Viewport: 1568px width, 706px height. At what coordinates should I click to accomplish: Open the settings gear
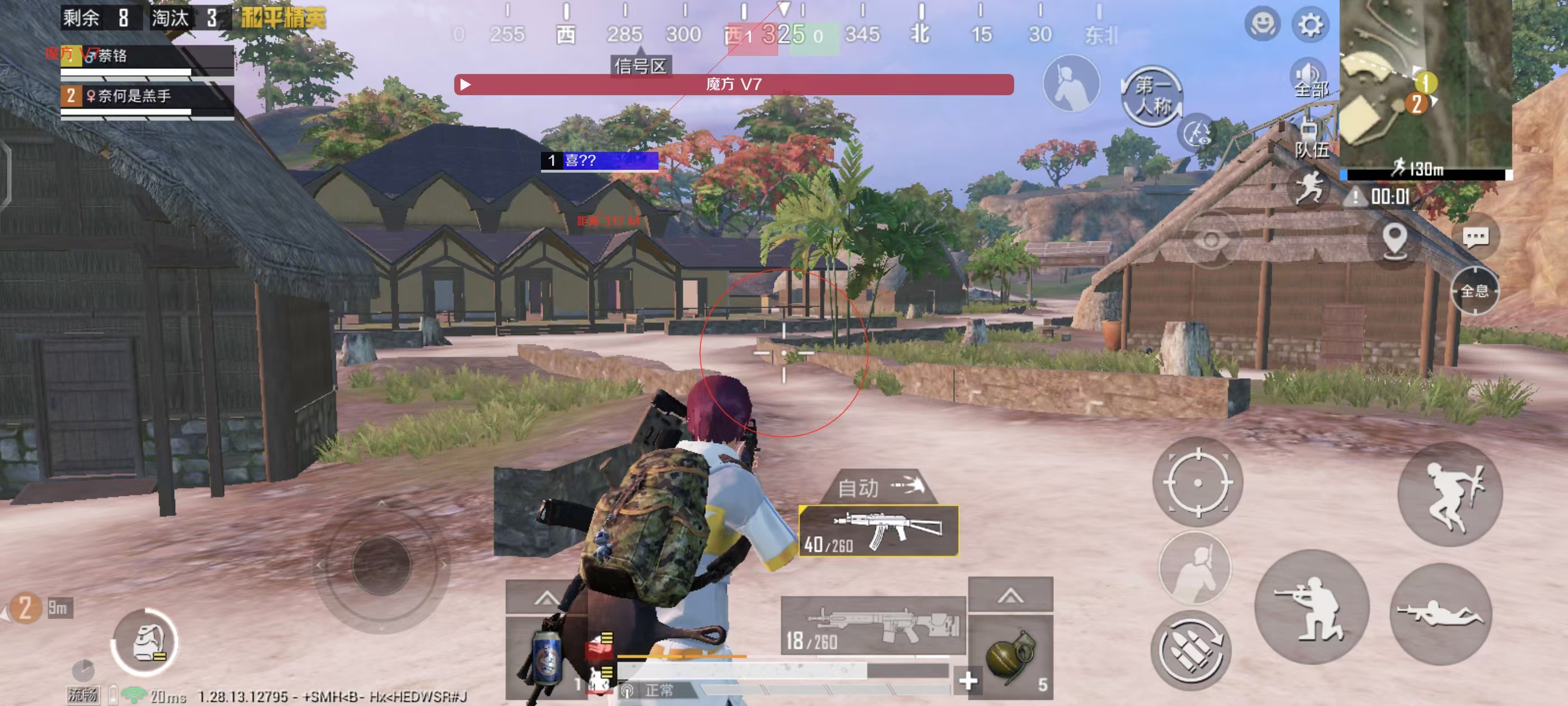coord(1309,25)
